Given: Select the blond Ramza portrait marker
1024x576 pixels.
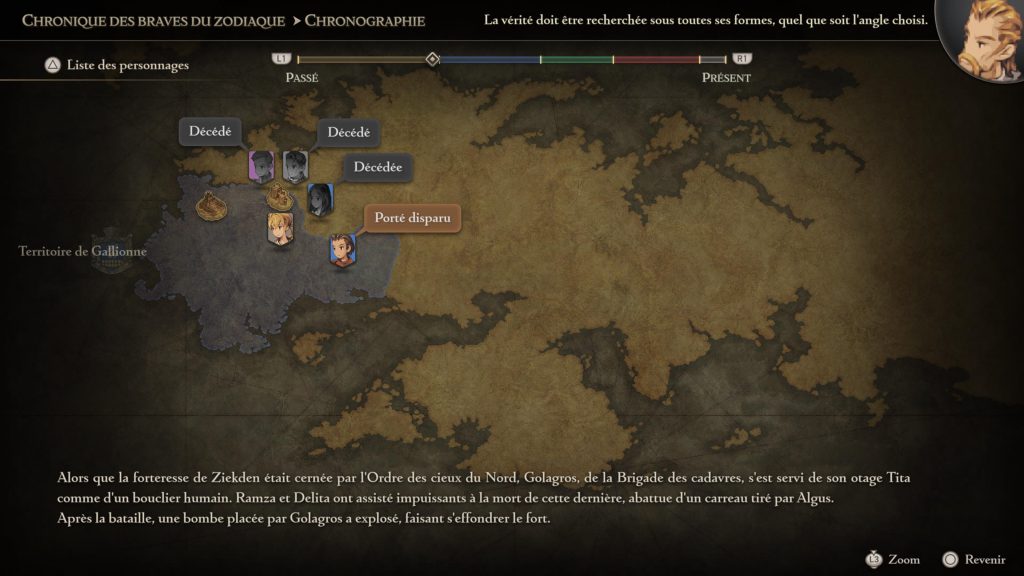Looking at the screenshot, I should 278,228.
